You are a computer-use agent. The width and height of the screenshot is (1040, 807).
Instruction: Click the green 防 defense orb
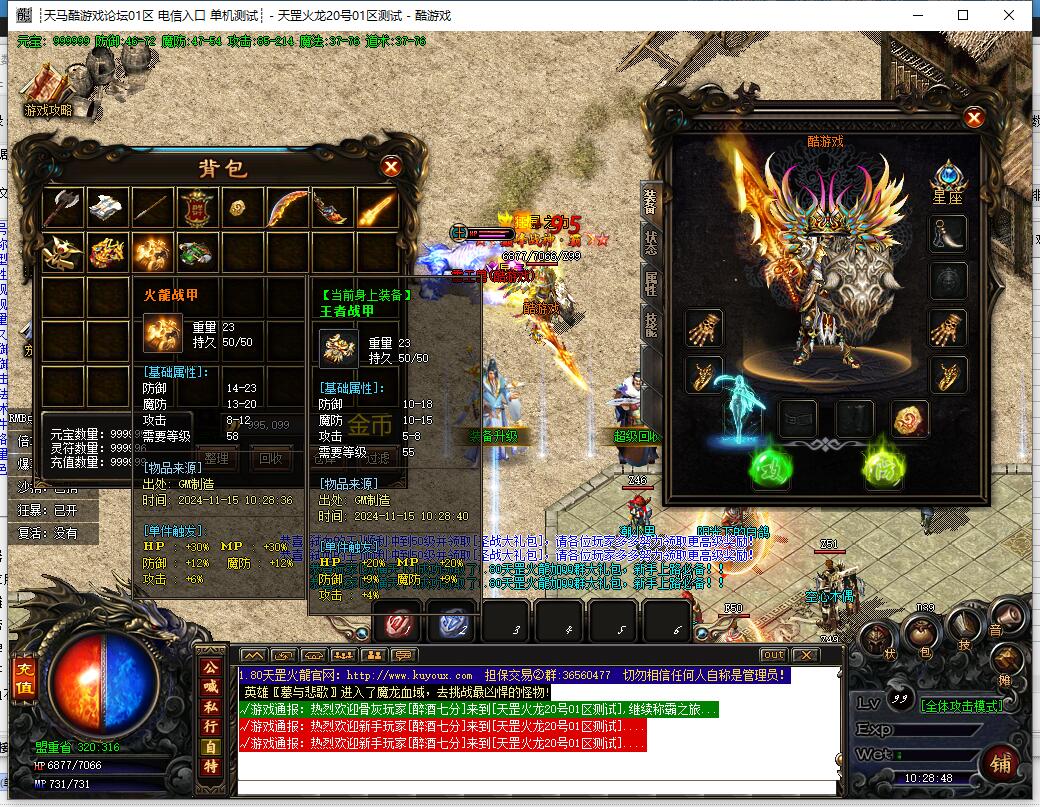tap(885, 470)
